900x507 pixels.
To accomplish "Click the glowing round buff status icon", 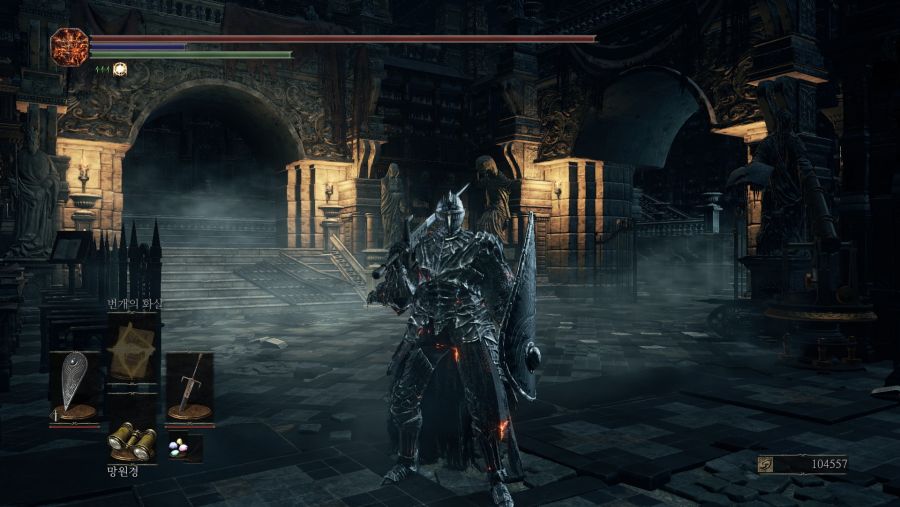I will pos(120,69).
